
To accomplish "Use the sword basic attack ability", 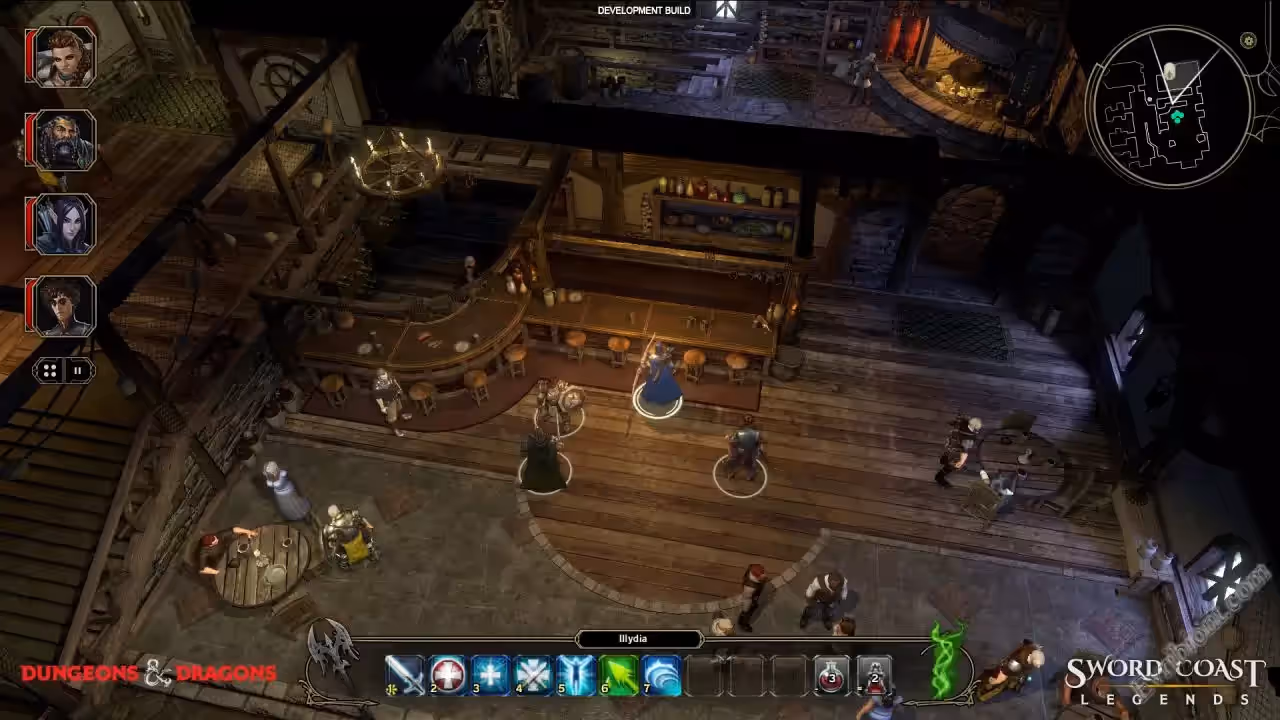I will 405,676.
